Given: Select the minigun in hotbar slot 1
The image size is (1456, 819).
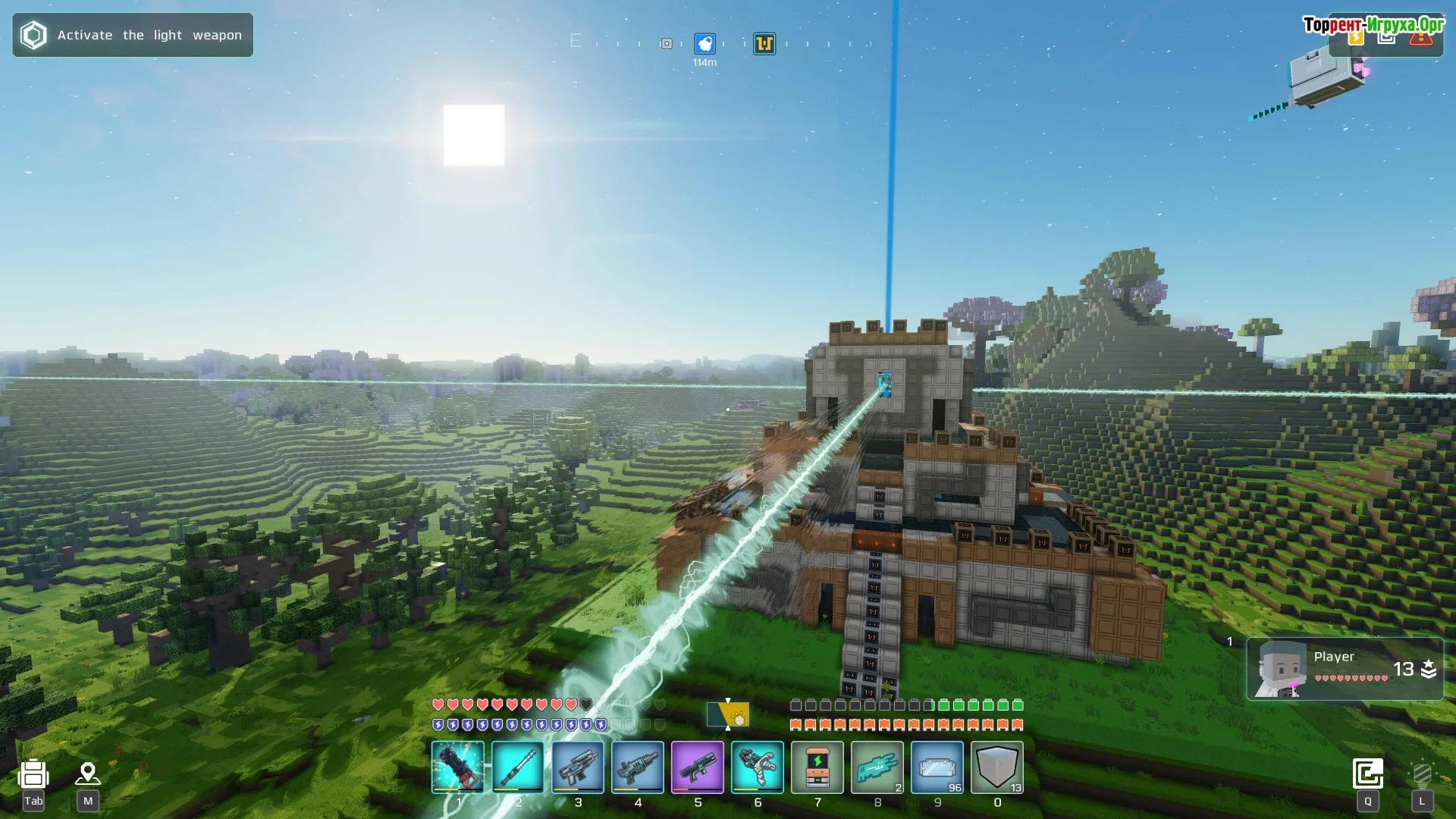Looking at the screenshot, I should (457, 767).
